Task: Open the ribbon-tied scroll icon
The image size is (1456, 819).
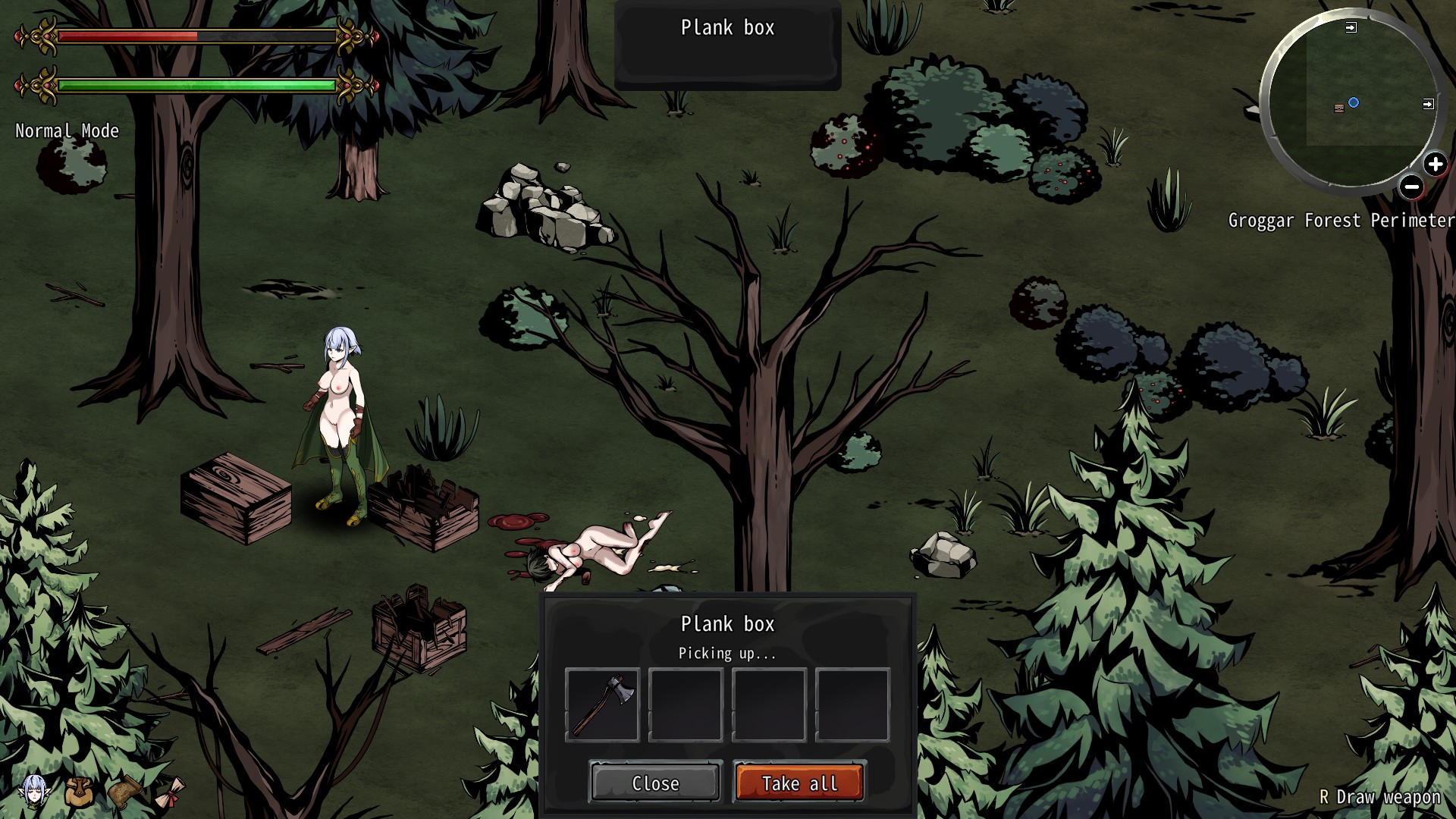Action: [x=171, y=792]
